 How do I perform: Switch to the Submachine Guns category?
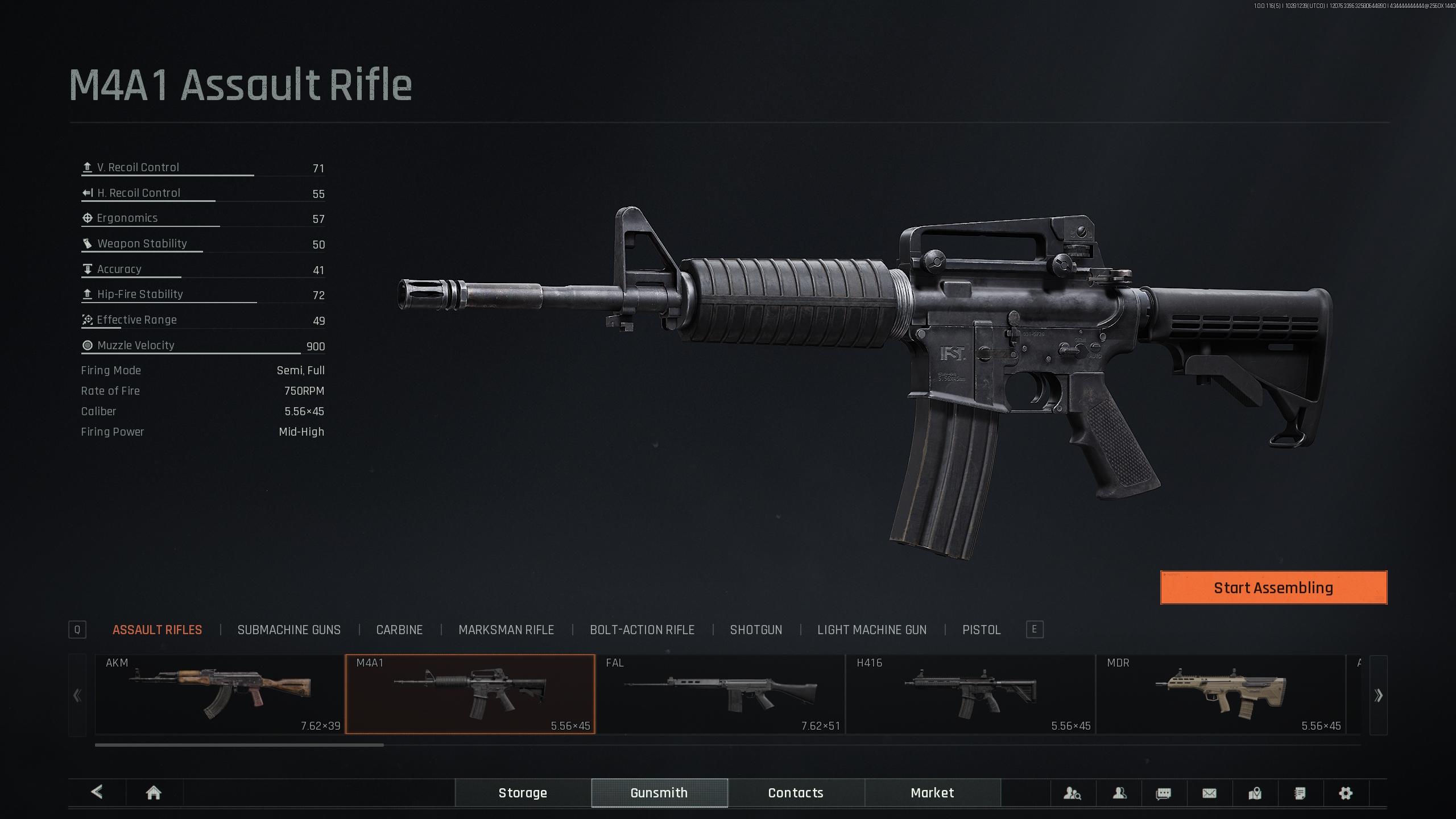point(289,630)
